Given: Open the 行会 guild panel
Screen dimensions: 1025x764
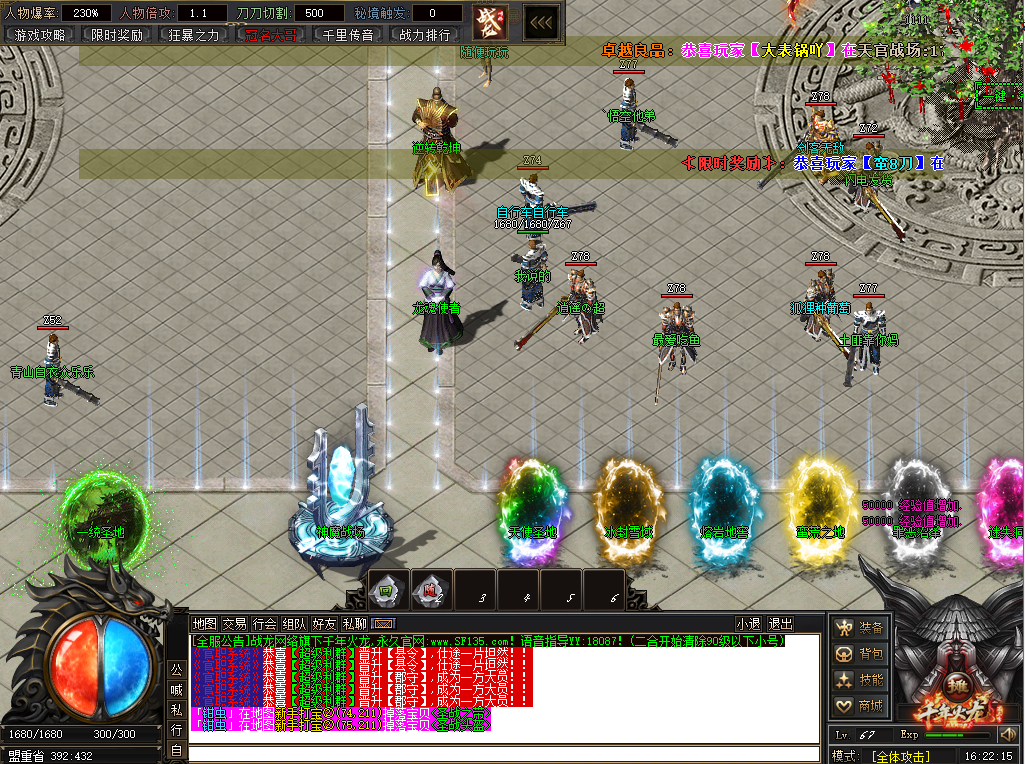Looking at the screenshot, I should 264,624.
